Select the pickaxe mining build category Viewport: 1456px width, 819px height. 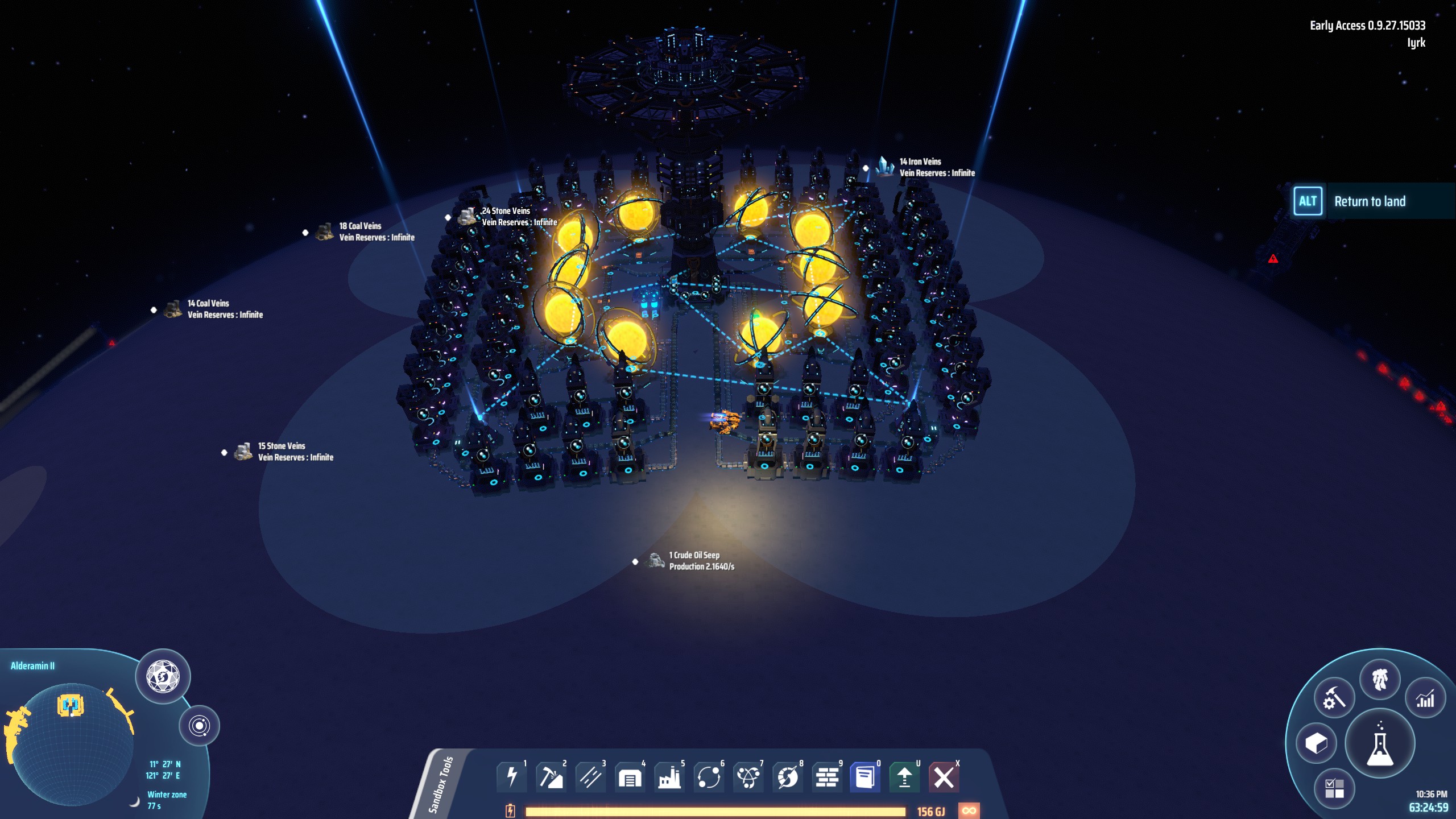click(x=551, y=777)
